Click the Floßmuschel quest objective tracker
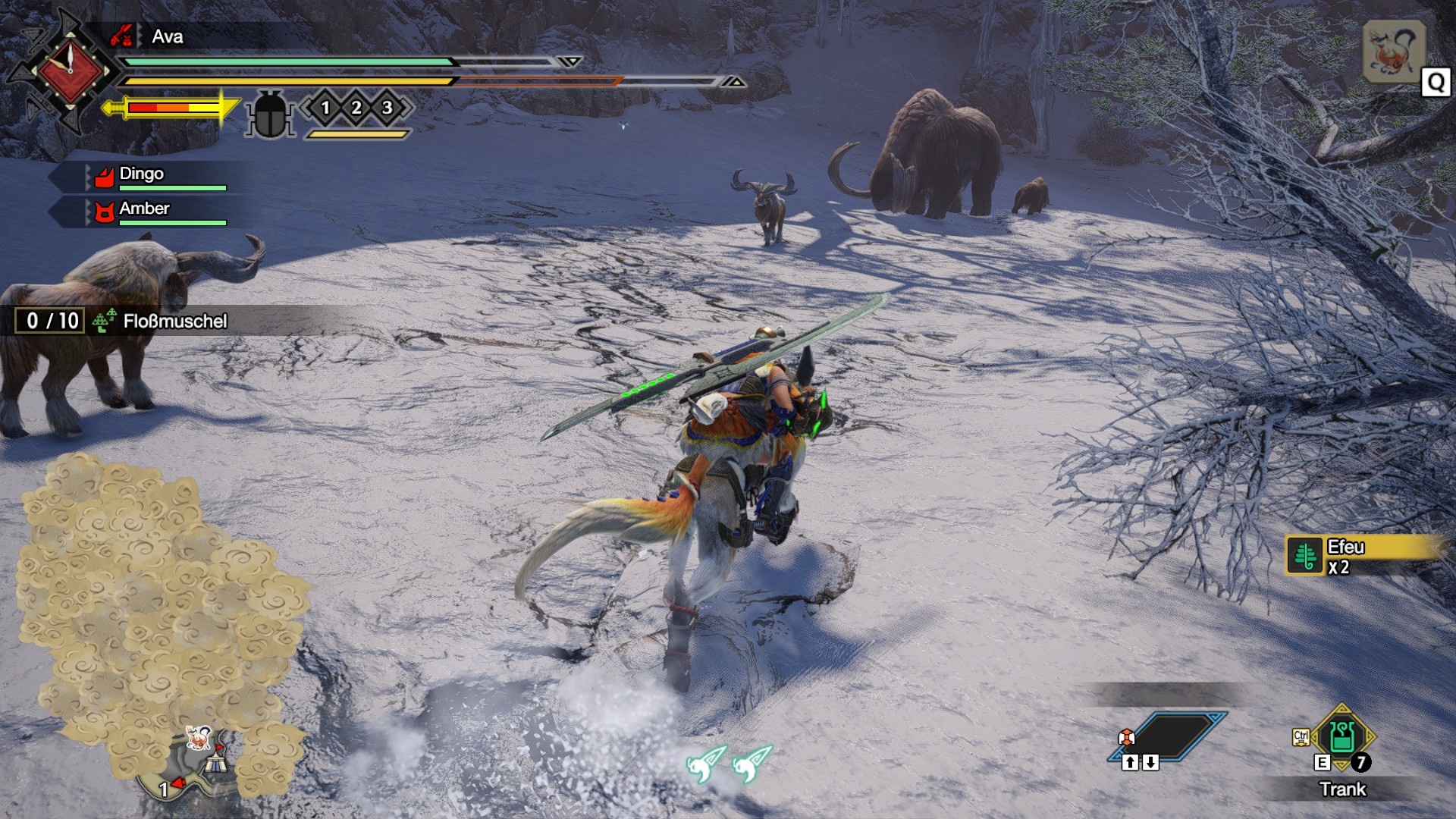The width and height of the screenshot is (1456, 819). 174,321
